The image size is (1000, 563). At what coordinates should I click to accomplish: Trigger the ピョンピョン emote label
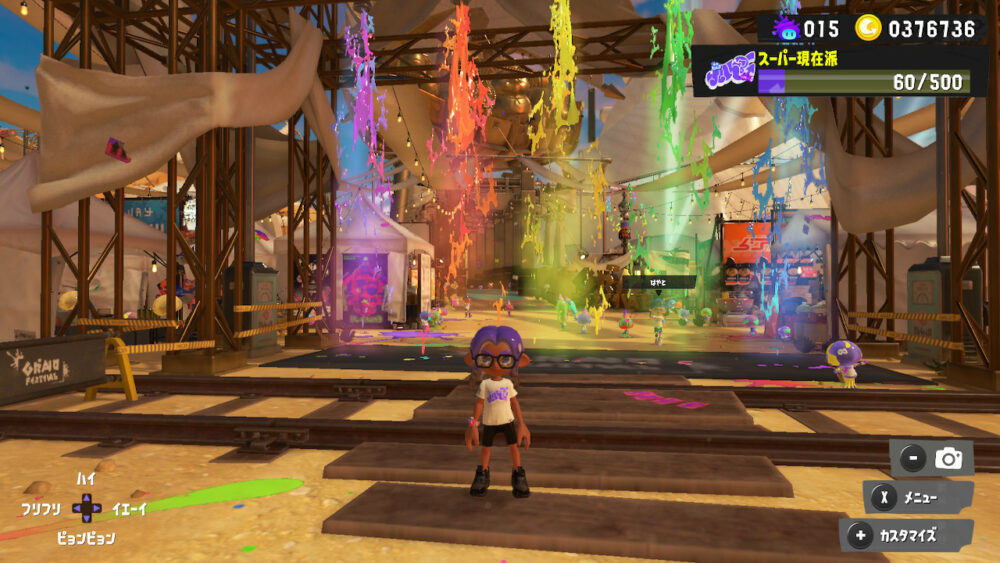(85, 538)
